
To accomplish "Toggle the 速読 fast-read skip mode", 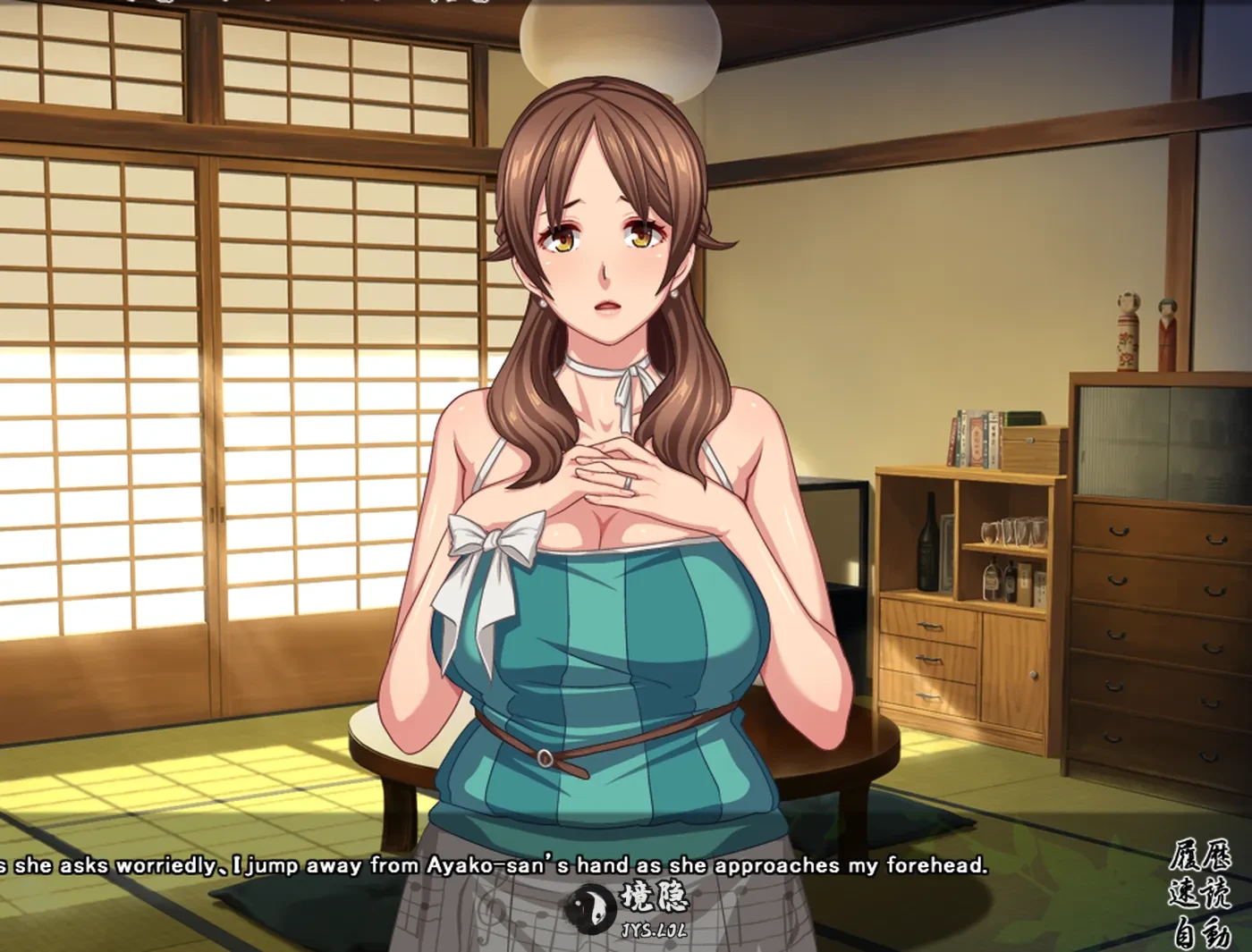I will 1199,895.
